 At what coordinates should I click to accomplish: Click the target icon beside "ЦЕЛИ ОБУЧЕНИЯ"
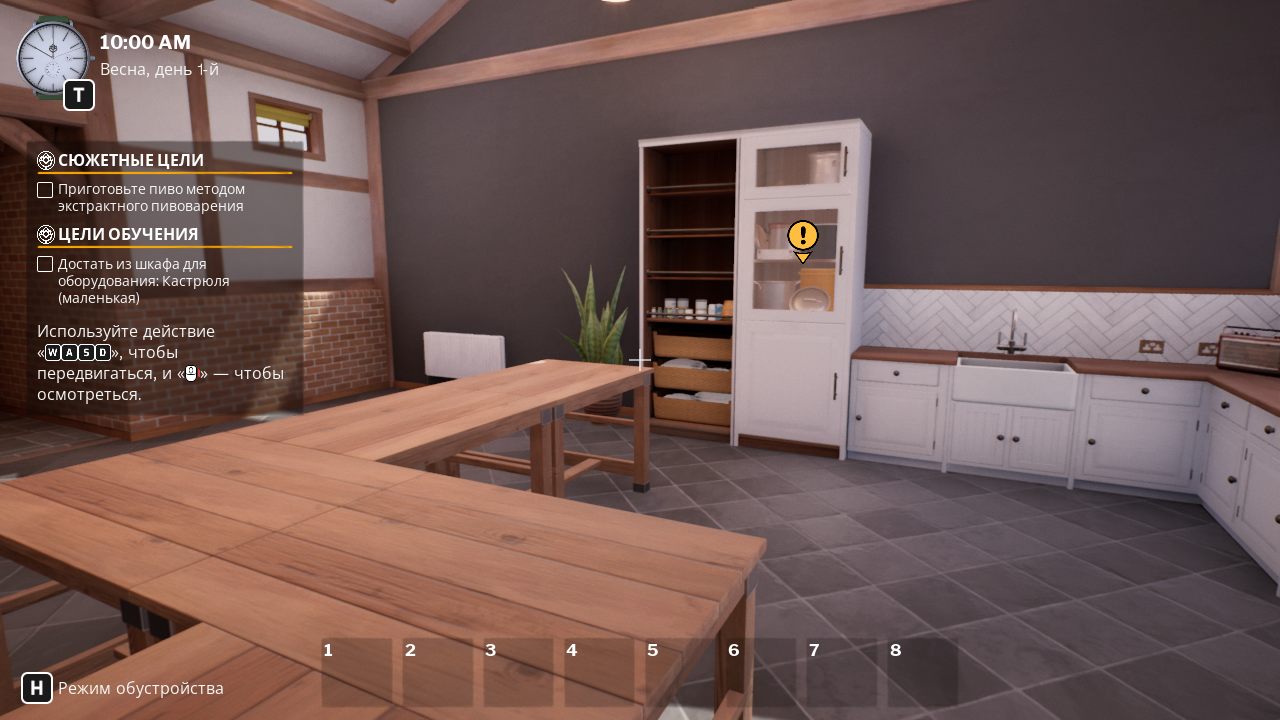[x=44, y=234]
